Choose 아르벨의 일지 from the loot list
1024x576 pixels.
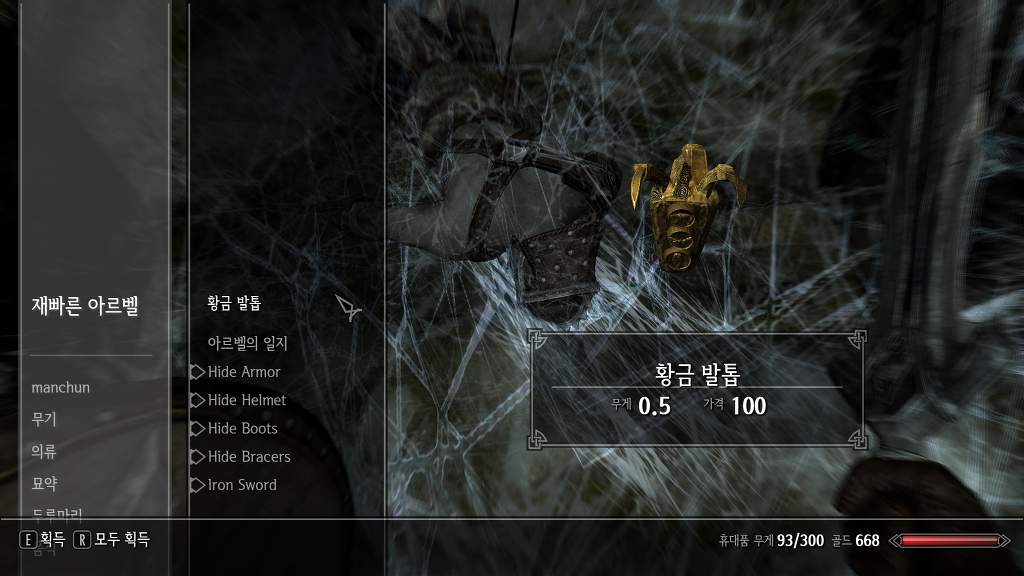click(247, 344)
